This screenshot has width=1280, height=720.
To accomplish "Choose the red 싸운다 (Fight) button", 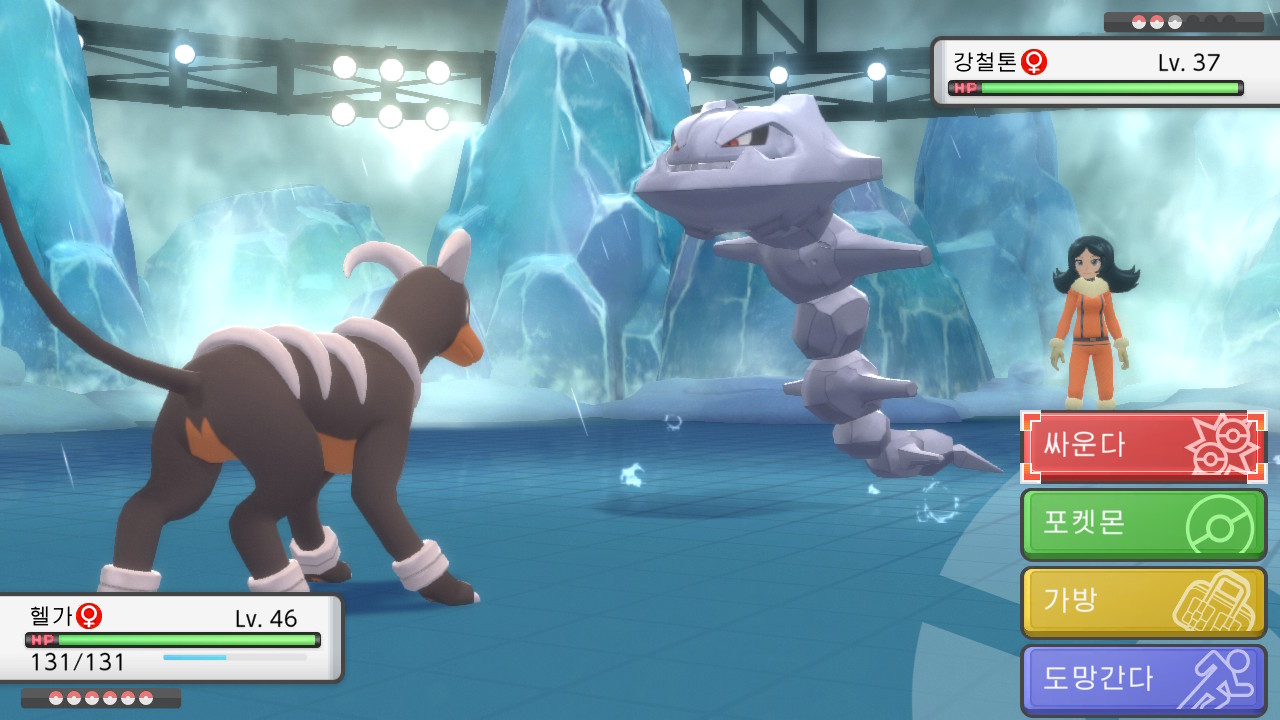I will (x=1143, y=446).
